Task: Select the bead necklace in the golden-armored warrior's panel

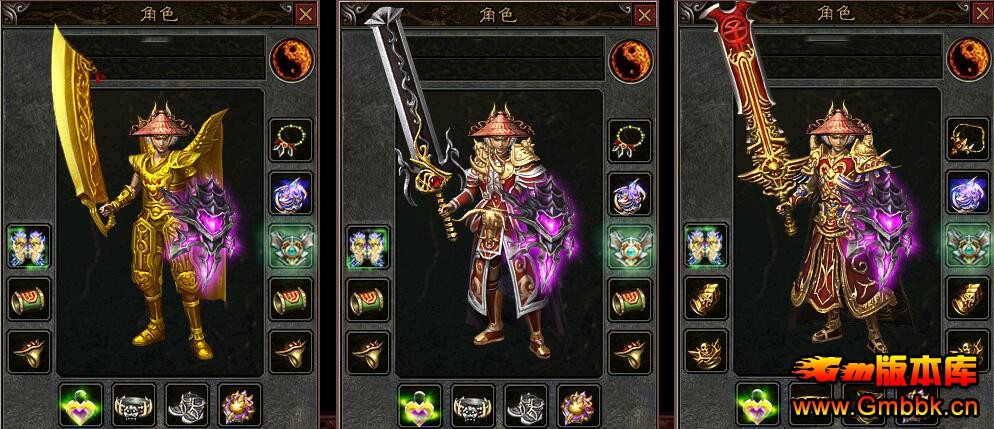Action: pos(291,140)
